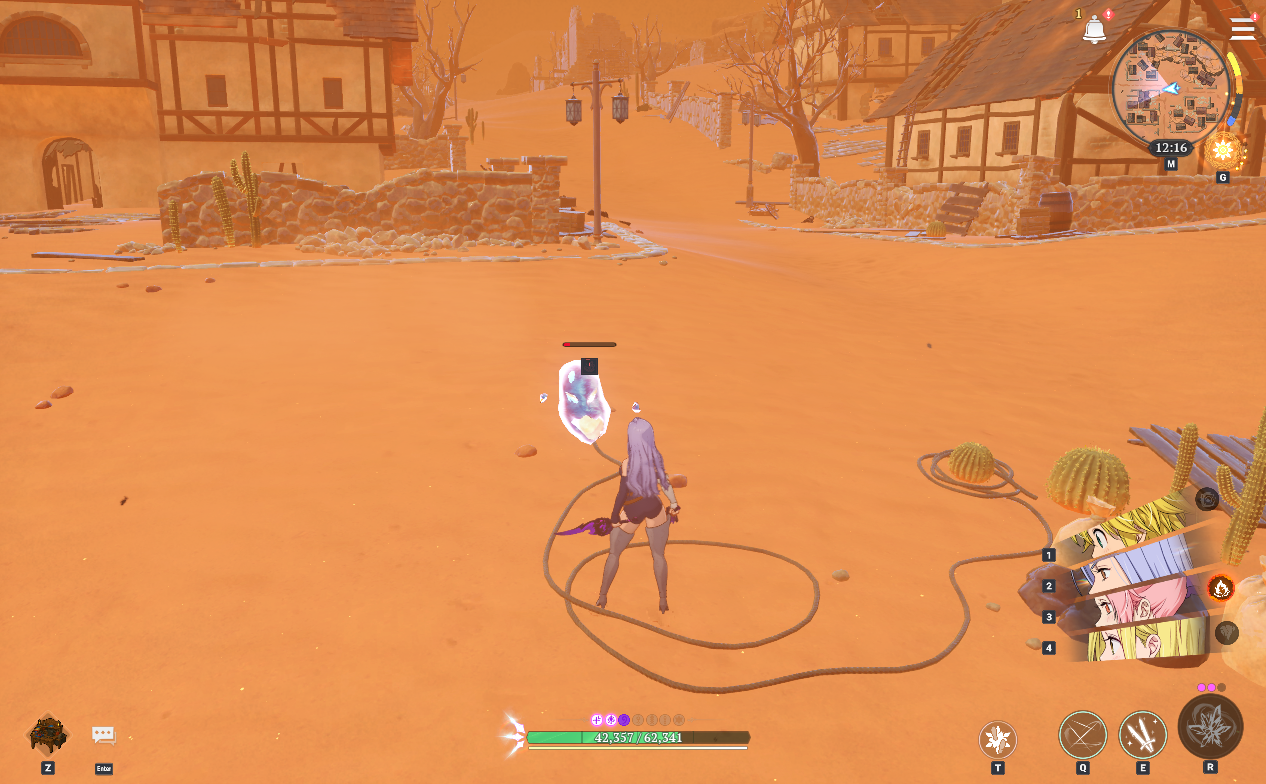Activate the flame burst icon beside the portraits
1266x784 pixels.
1220,587
